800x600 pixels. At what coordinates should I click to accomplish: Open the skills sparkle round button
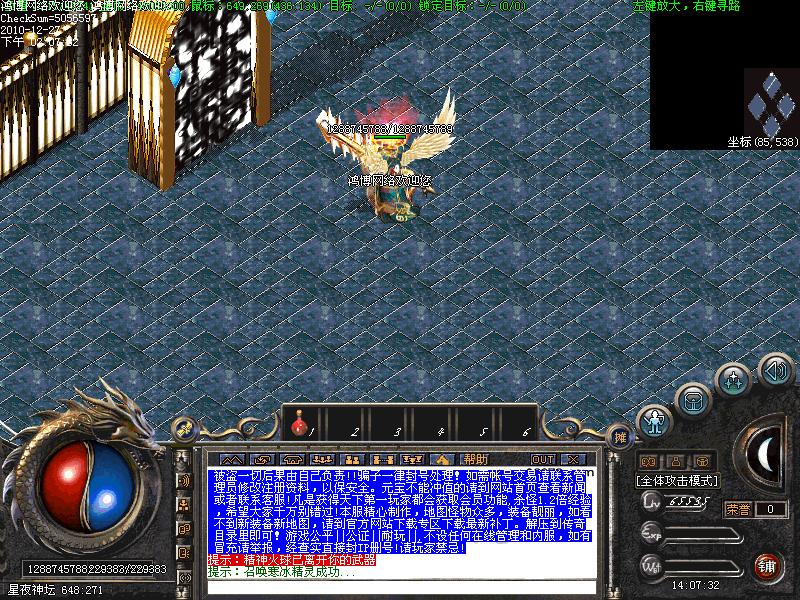(735, 380)
